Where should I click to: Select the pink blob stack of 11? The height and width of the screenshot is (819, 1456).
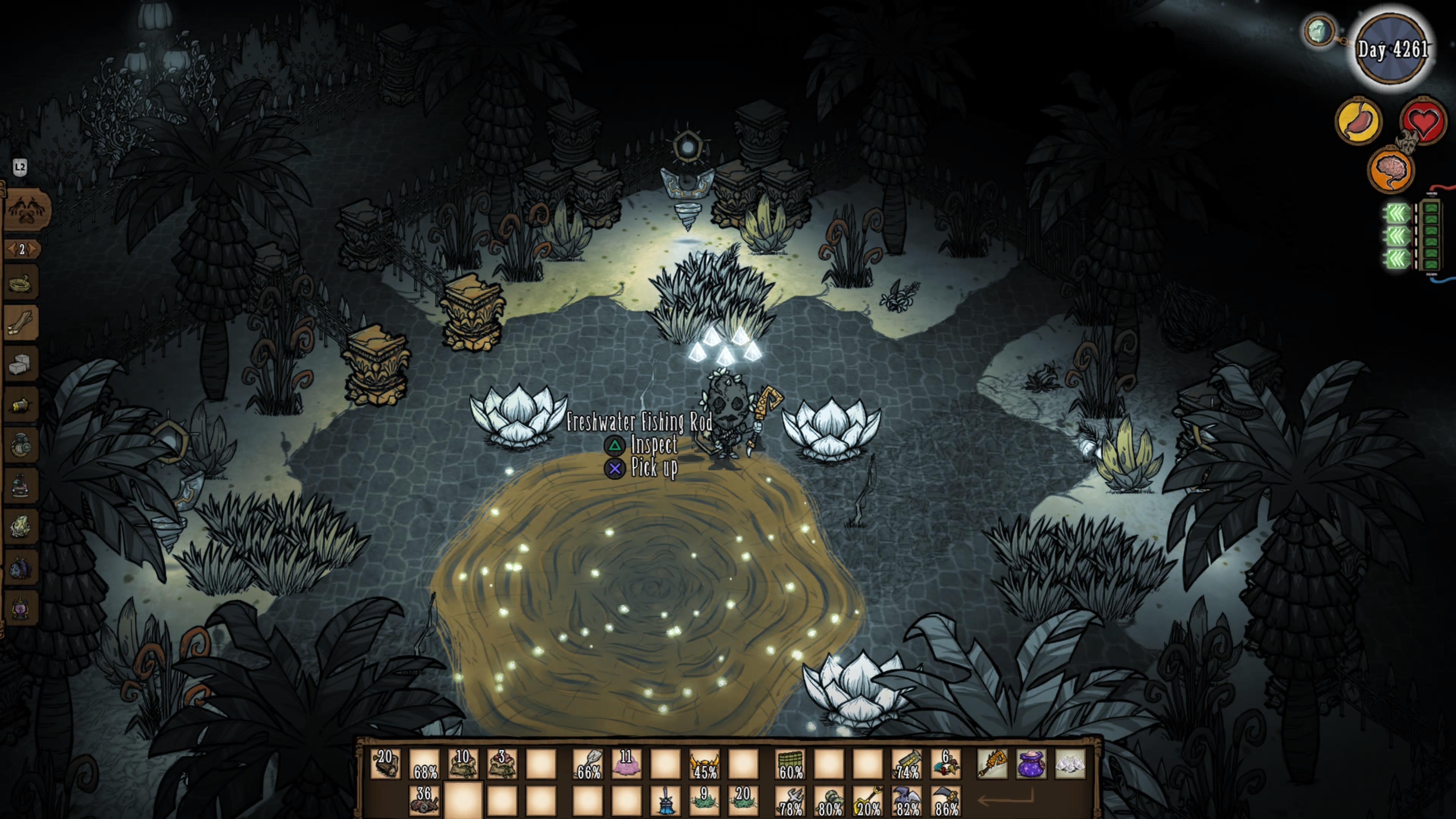626,764
